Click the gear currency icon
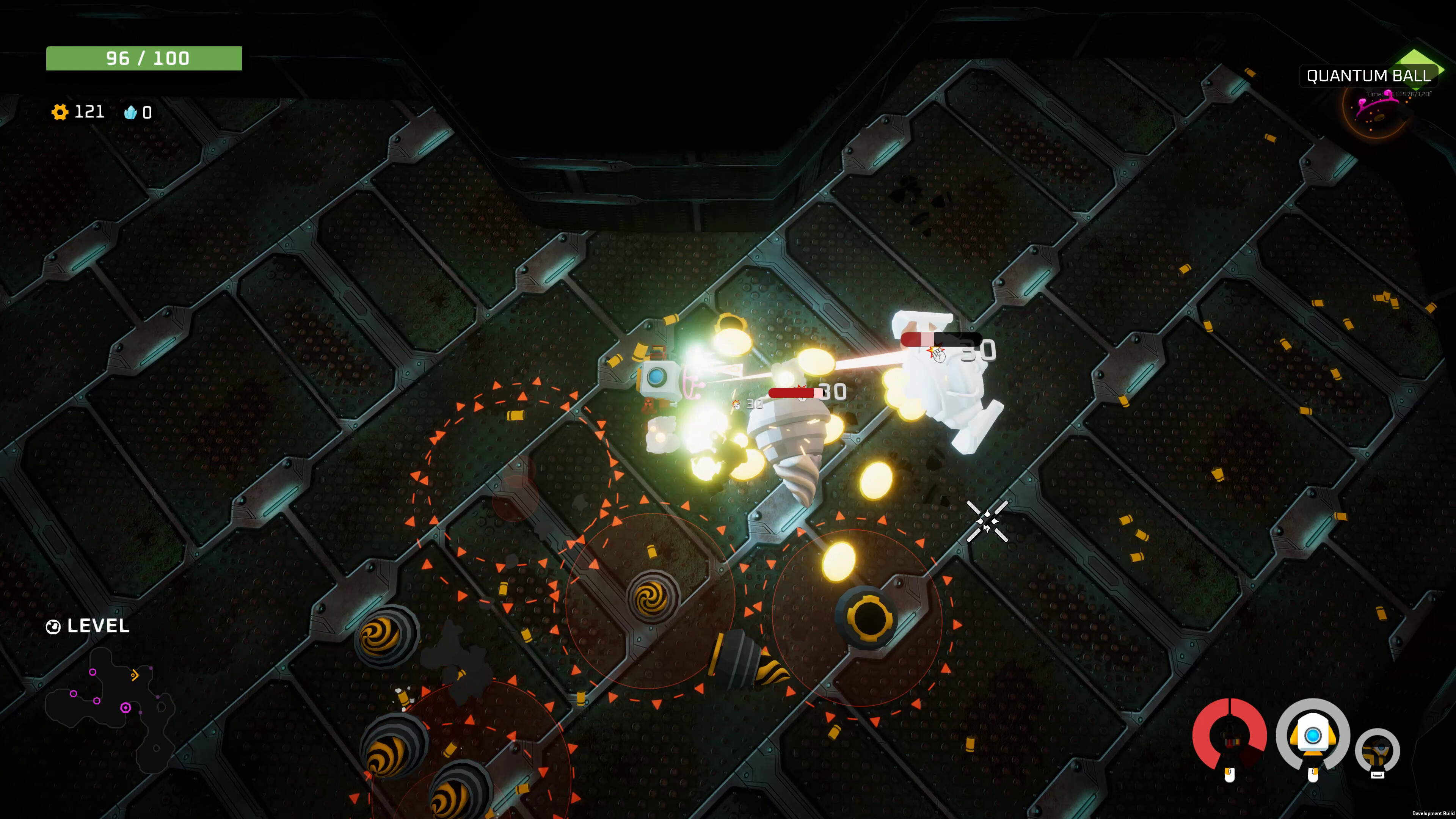Viewport: 1456px width, 819px height. pos(61,111)
